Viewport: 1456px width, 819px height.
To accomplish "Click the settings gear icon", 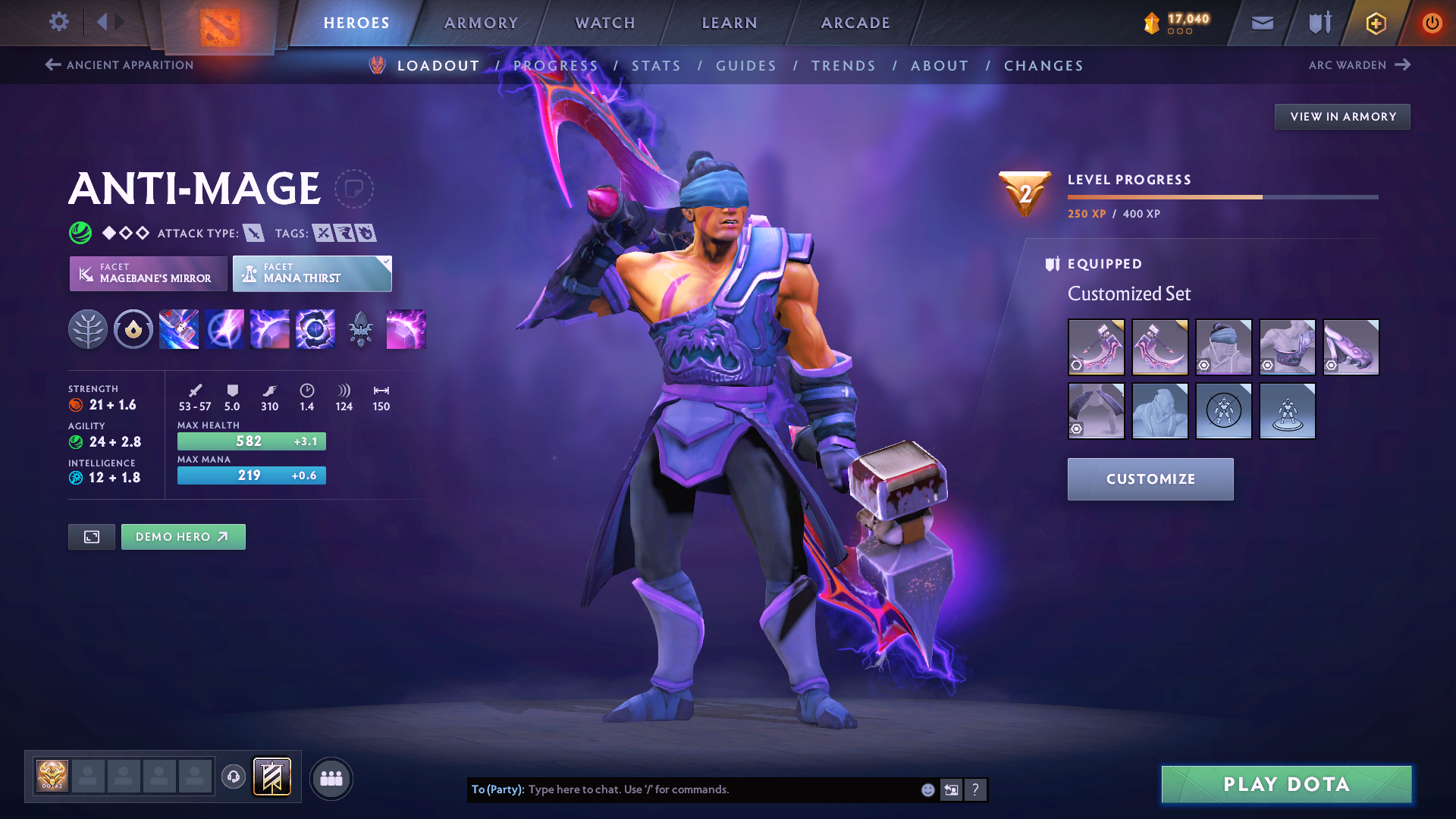I will pyautogui.click(x=58, y=22).
